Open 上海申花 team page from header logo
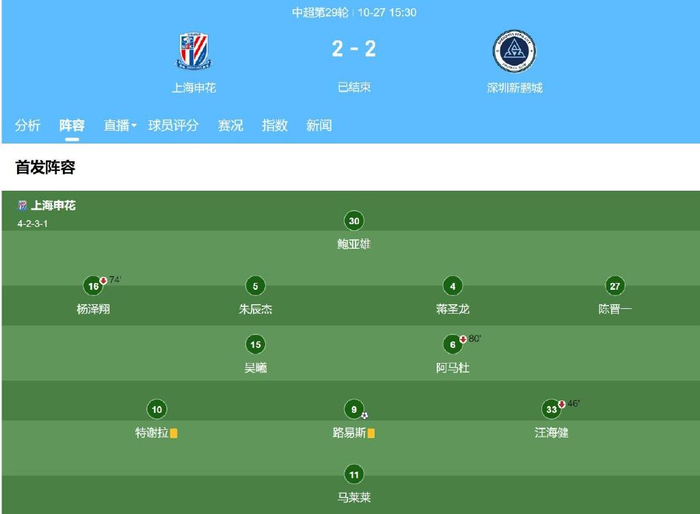This screenshot has height=514, width=700. (189, 52)
